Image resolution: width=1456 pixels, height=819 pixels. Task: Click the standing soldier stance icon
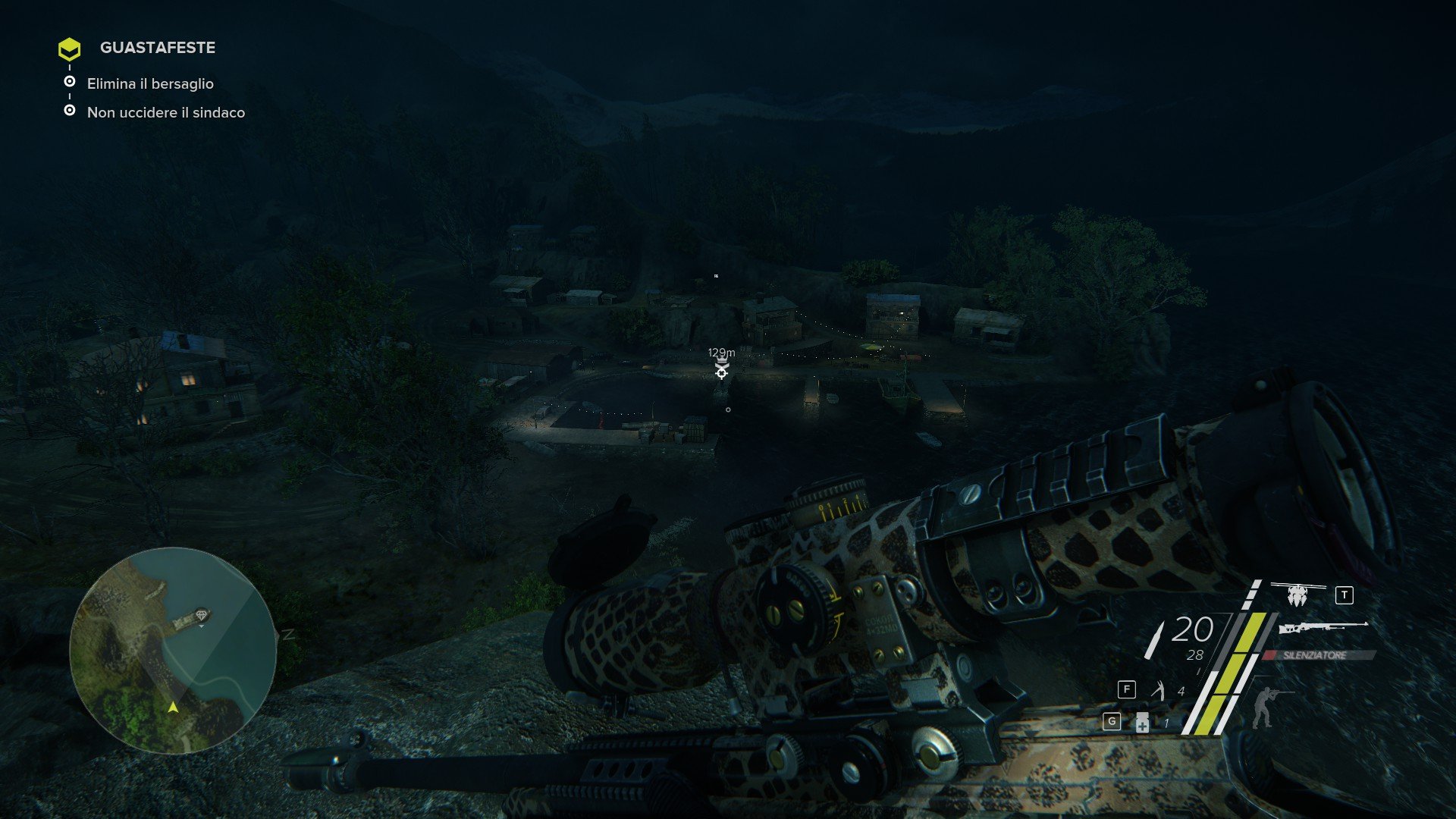tap(1263, 707)
